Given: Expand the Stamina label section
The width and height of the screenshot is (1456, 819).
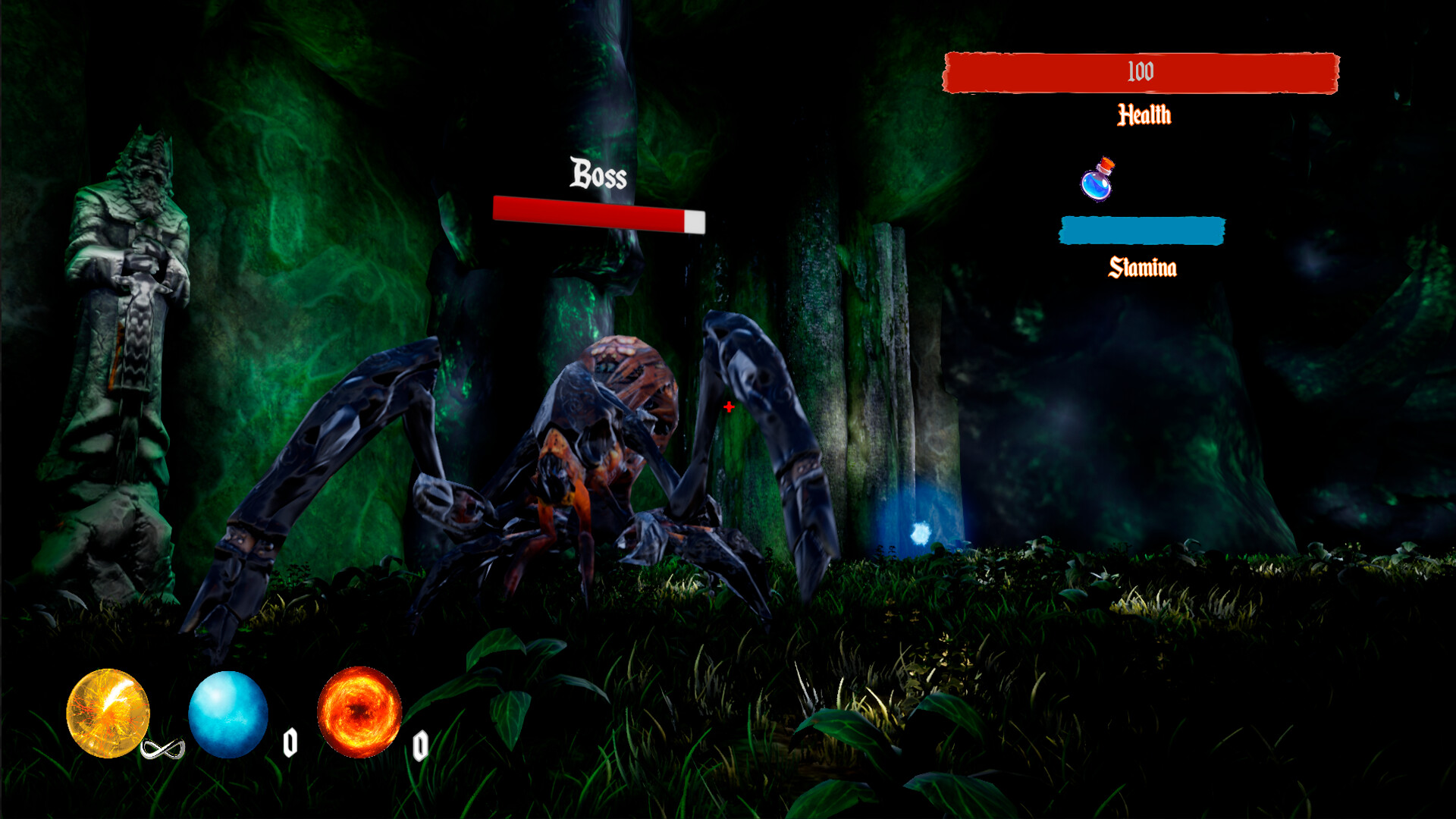Looking at the screenshot, I should click(x=1143, y=267).
